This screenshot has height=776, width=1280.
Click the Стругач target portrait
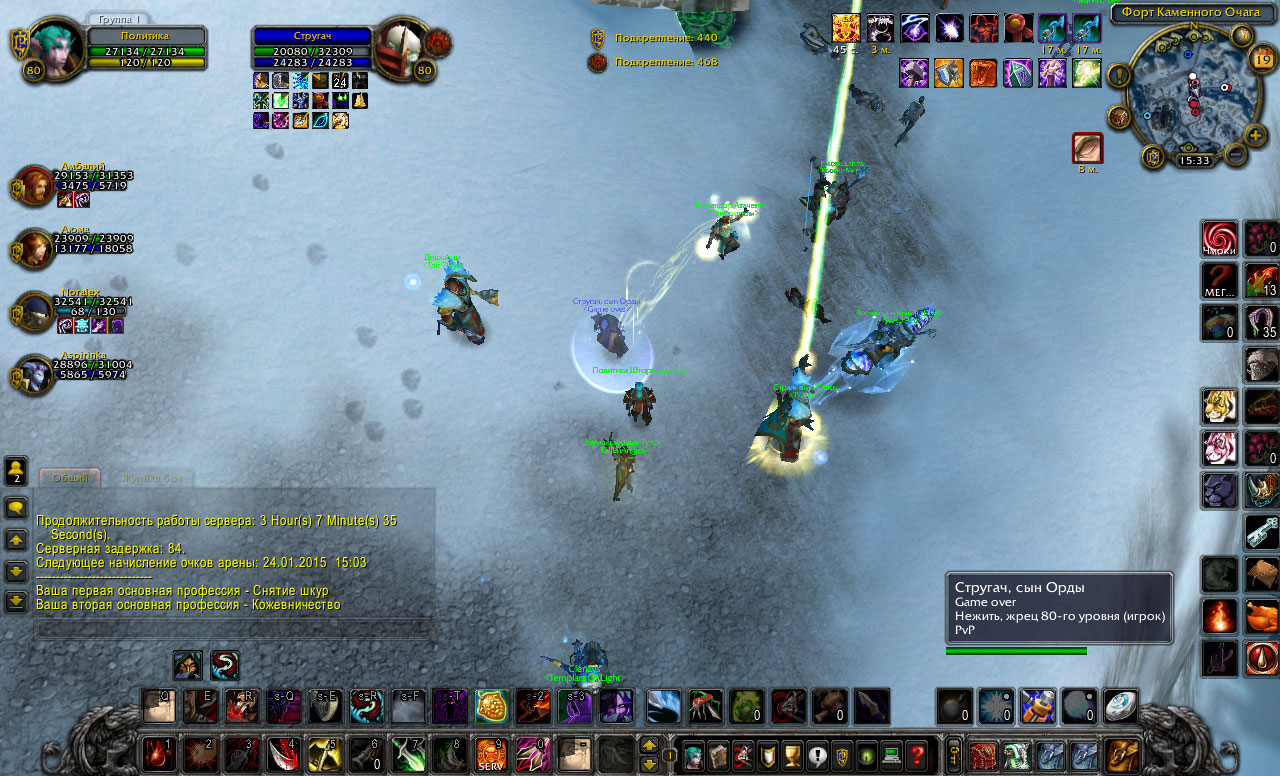(x=403, y=46)
